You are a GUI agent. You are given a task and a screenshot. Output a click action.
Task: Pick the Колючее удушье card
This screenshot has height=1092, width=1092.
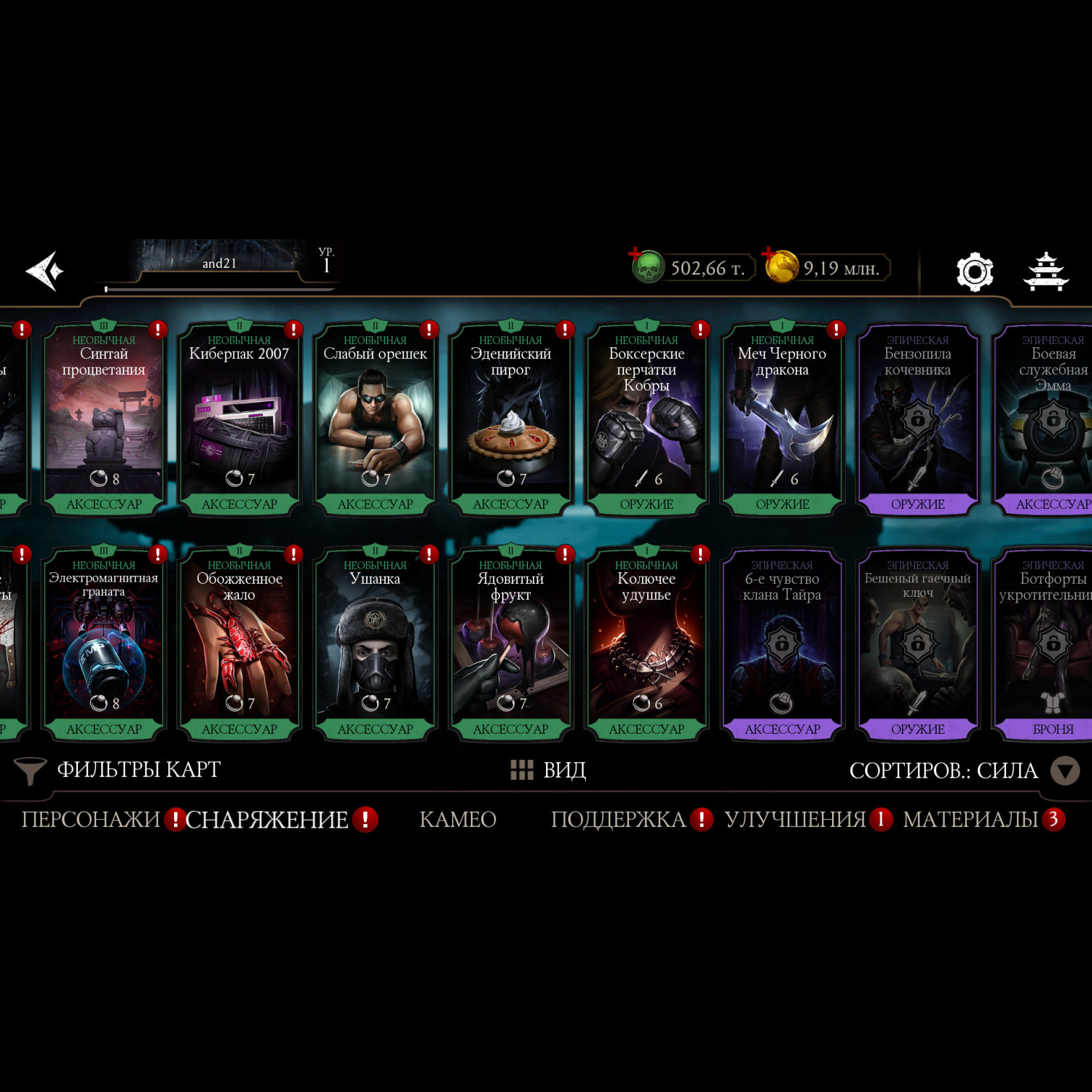click(646, 645)
